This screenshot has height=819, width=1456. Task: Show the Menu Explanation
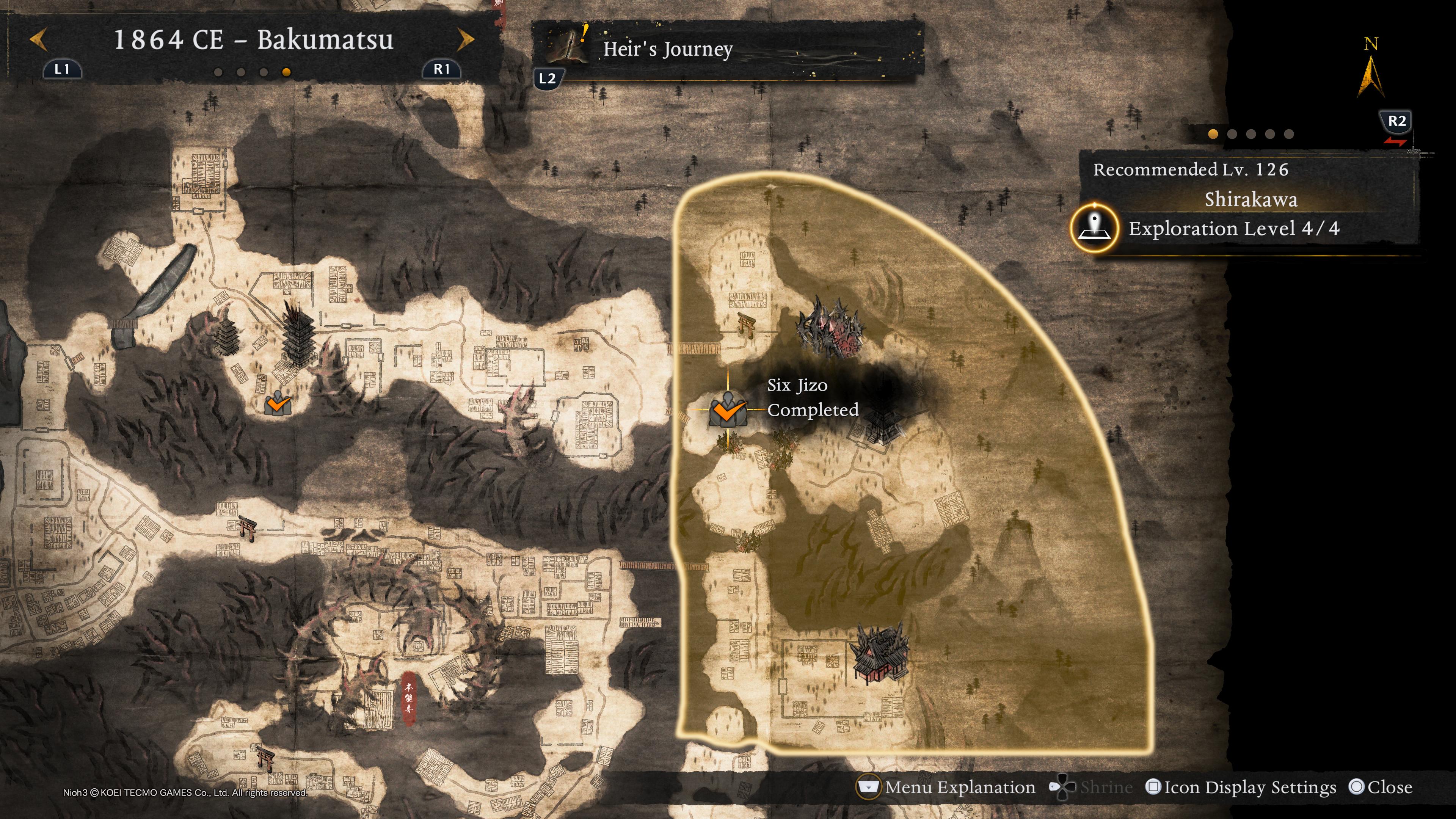(x=947, y=787)
